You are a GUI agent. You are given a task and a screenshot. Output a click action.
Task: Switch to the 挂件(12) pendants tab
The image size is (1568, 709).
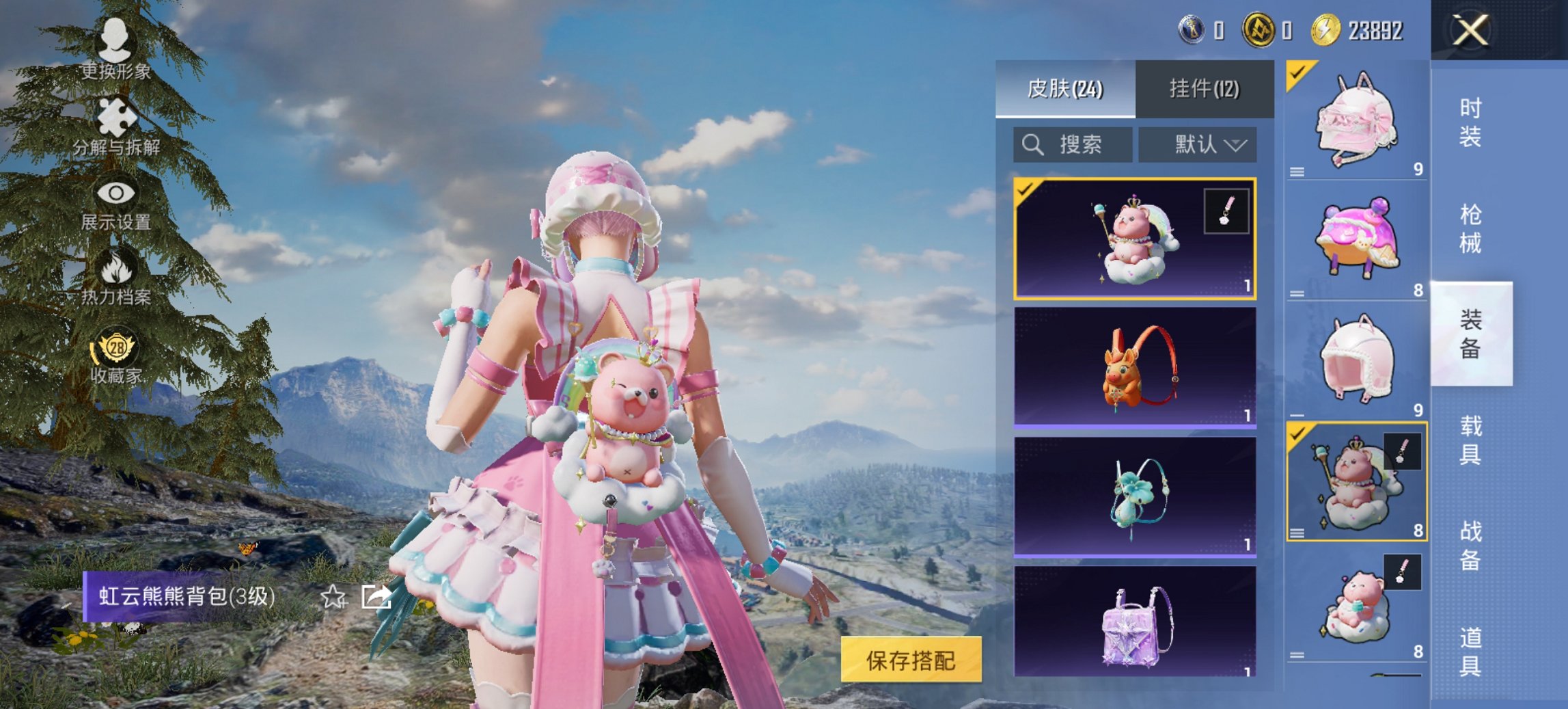(x=1204, y=89)
